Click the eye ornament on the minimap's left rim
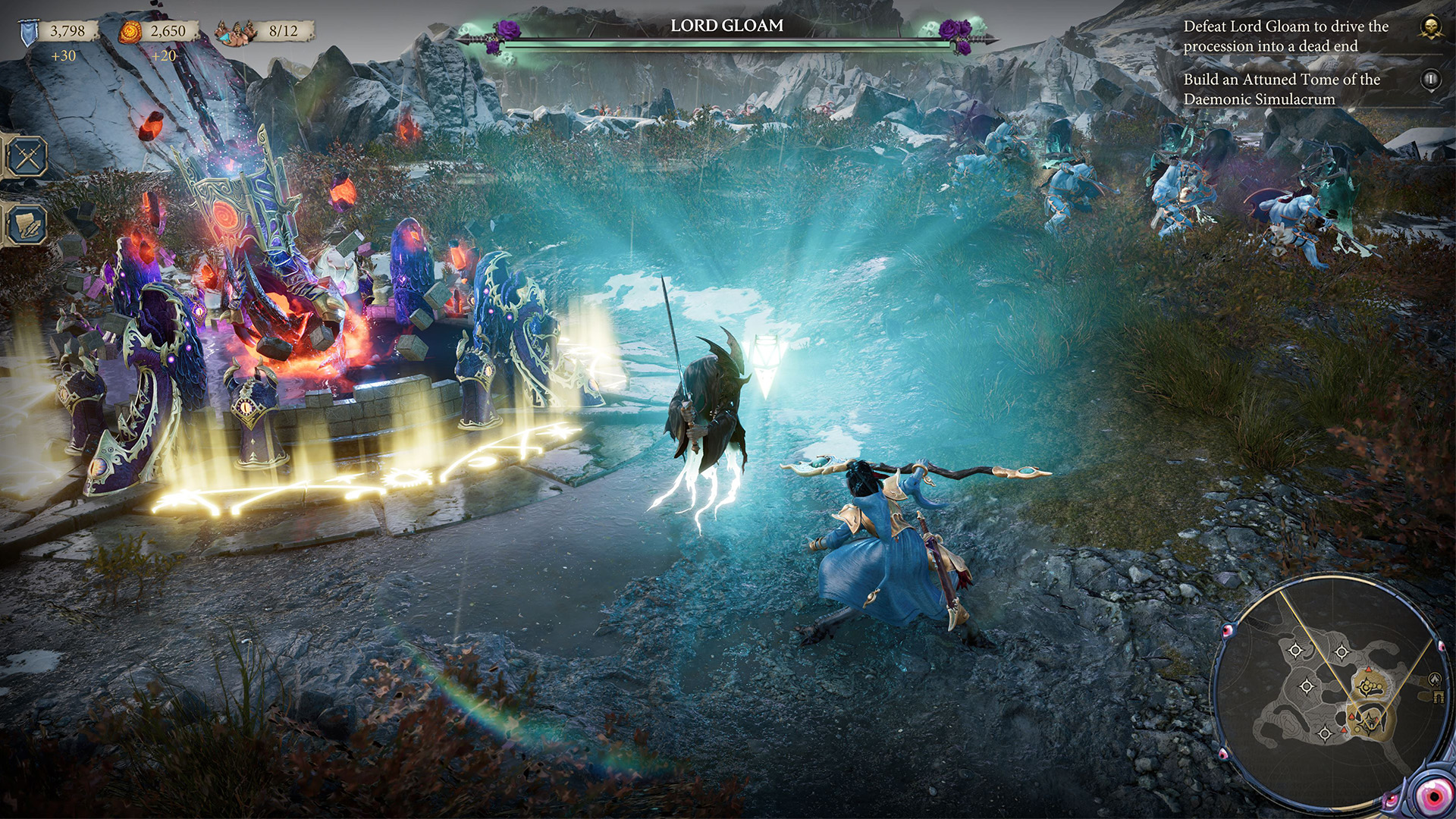1456x819 pixels. click(1227, 630)
